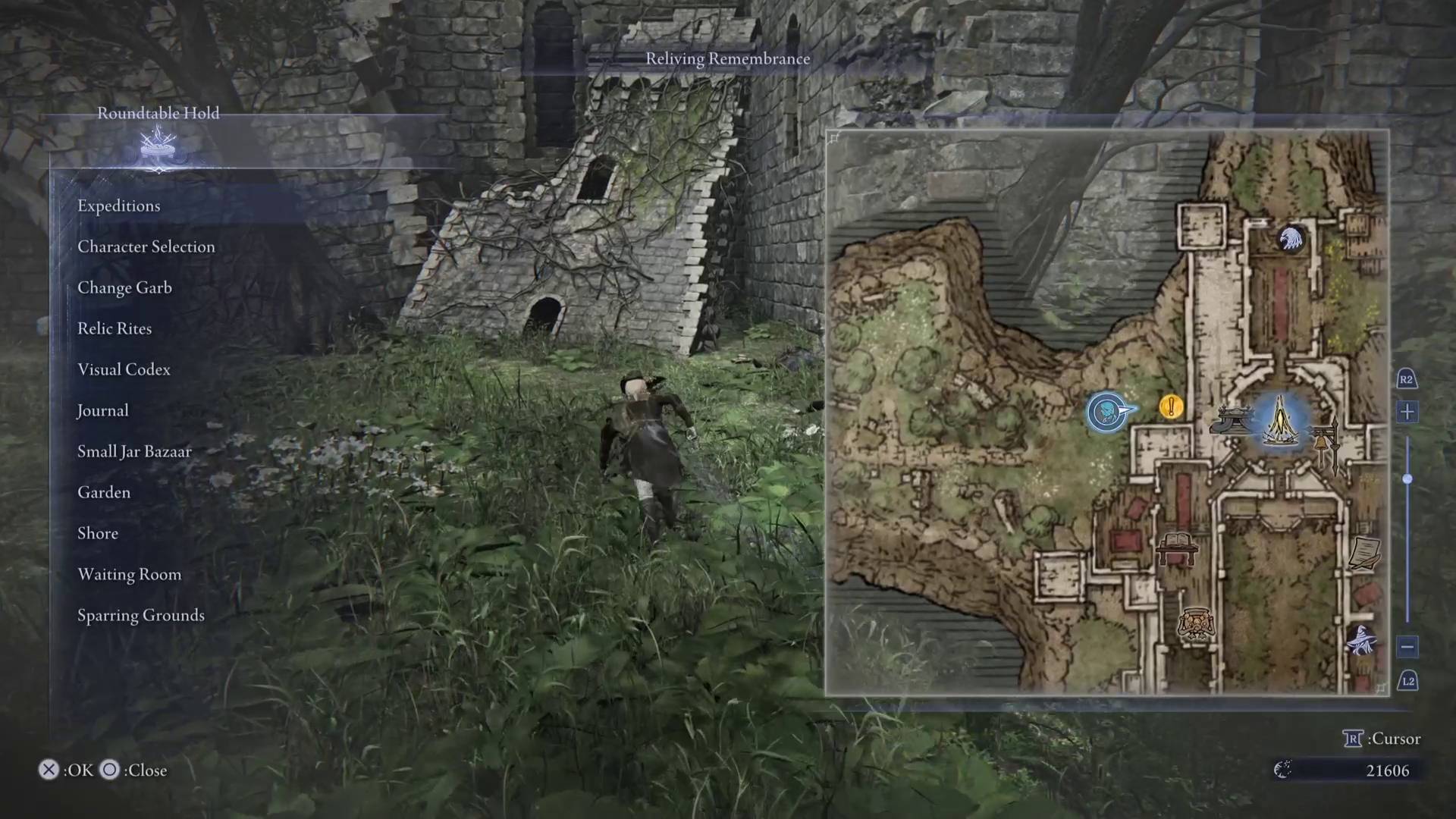Choose the Garden destination

click(x=104, y=492)
